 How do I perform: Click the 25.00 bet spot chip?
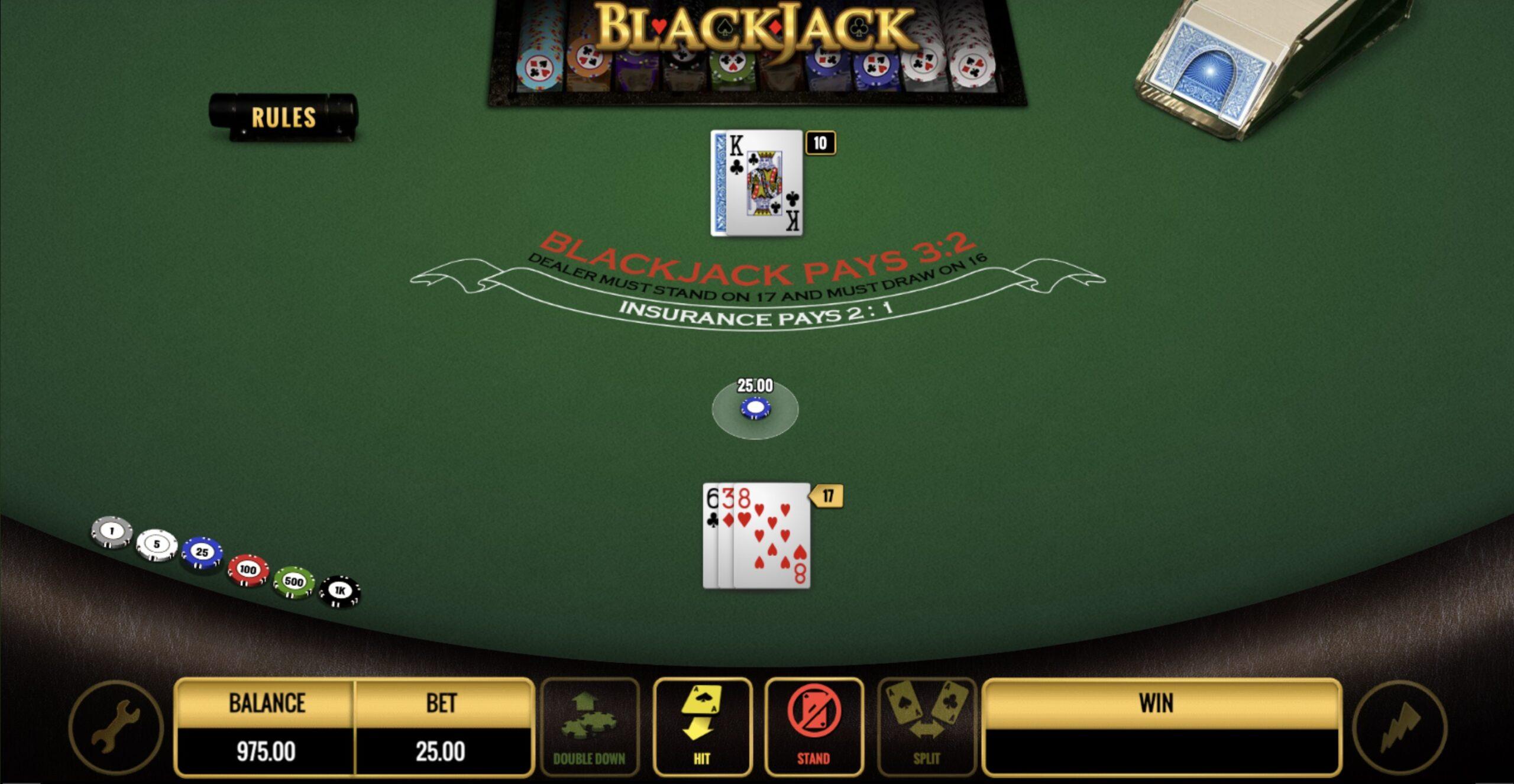pos(755,409)
